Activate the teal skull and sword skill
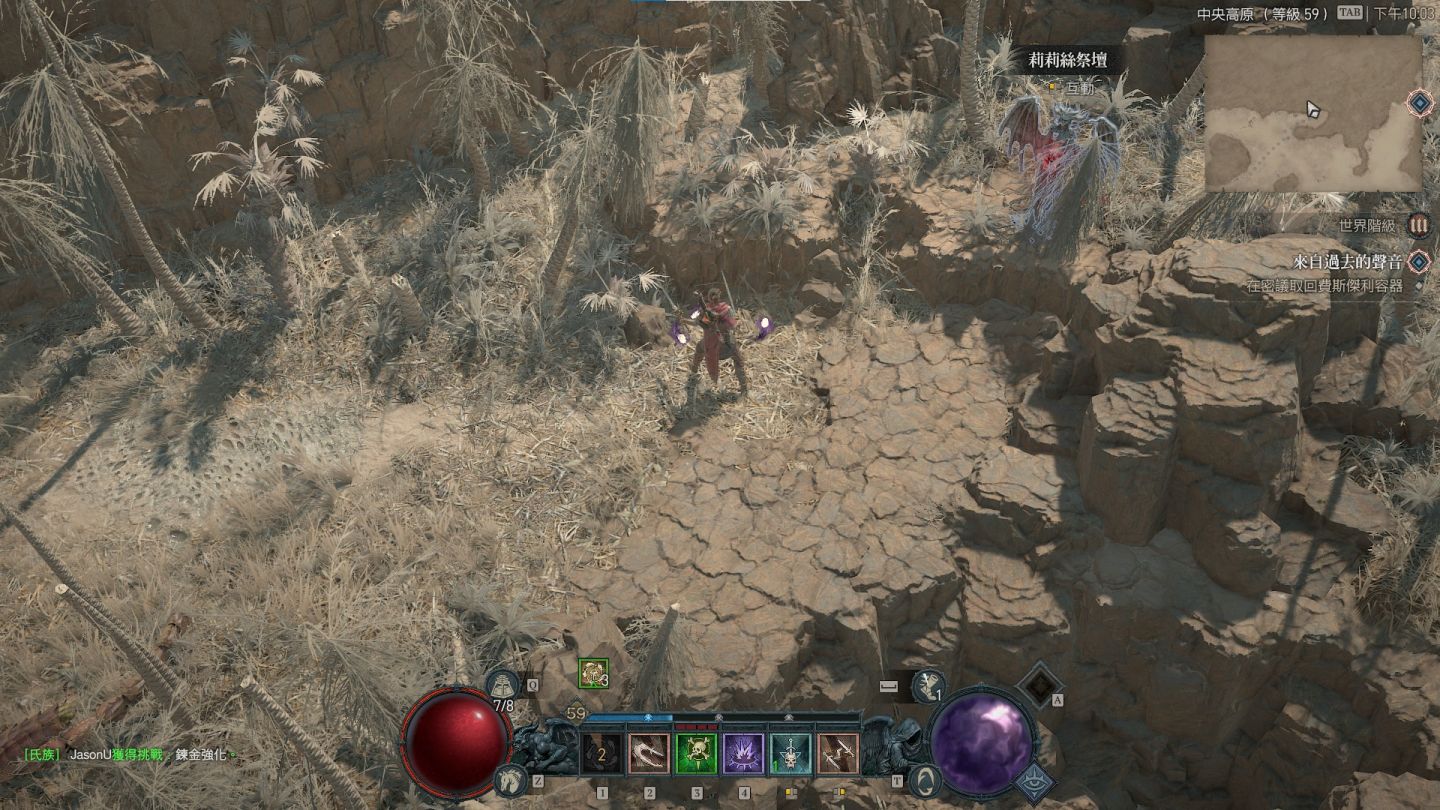 click(x=790, y=754)
